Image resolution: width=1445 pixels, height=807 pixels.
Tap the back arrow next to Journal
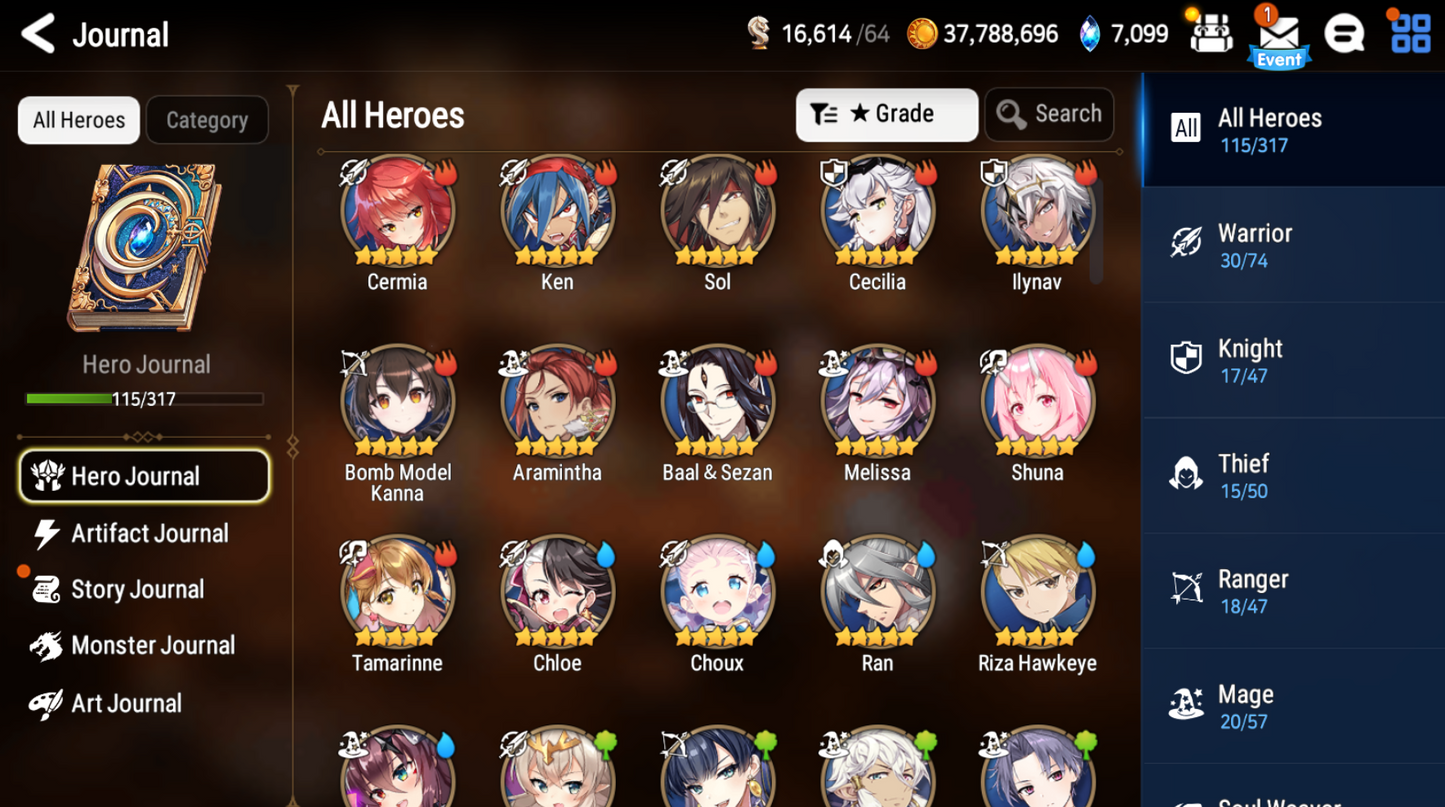(36, 33)
